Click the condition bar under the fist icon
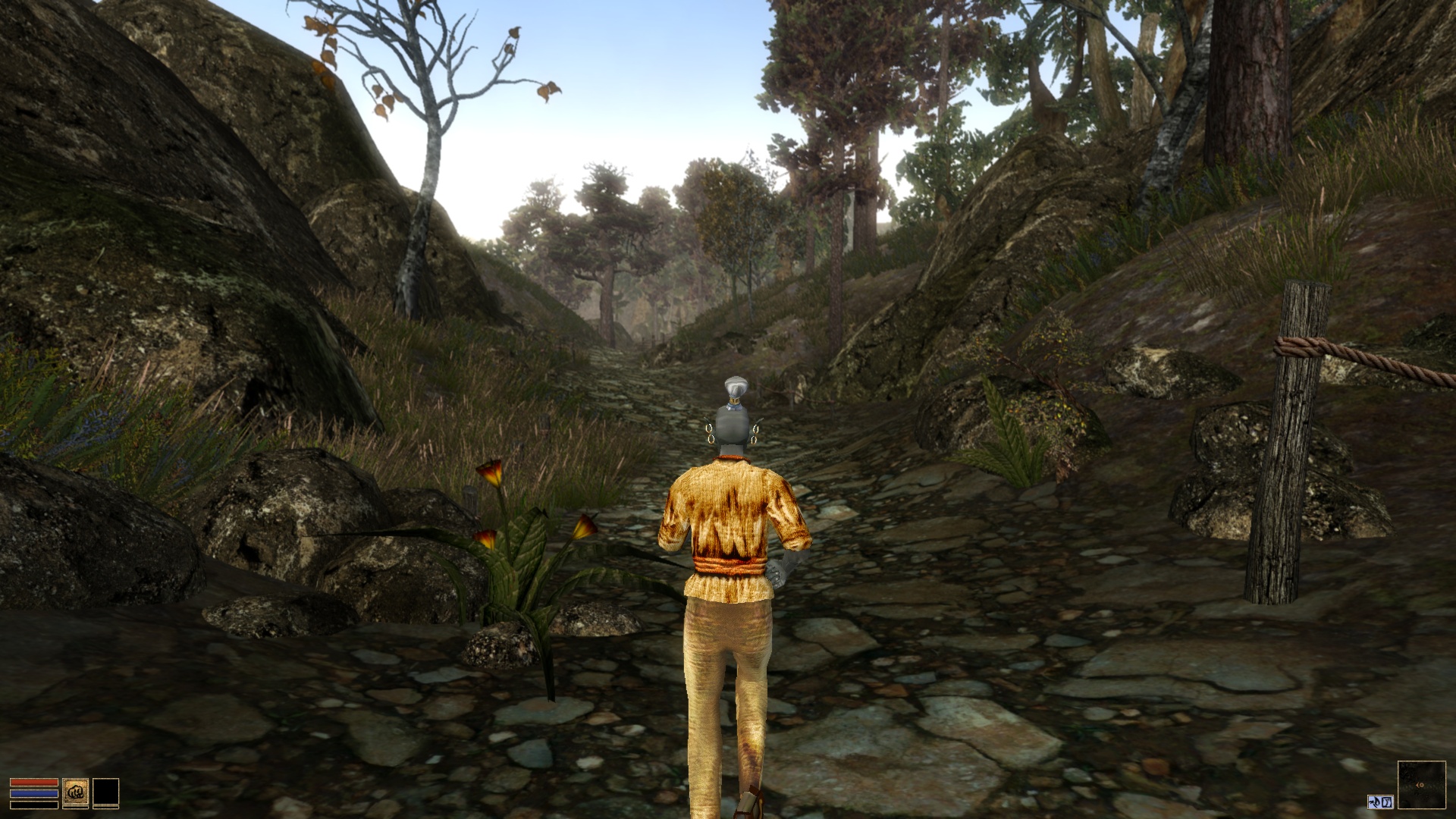The width and height of the screenshot is (1456, 819). [76, 807]
